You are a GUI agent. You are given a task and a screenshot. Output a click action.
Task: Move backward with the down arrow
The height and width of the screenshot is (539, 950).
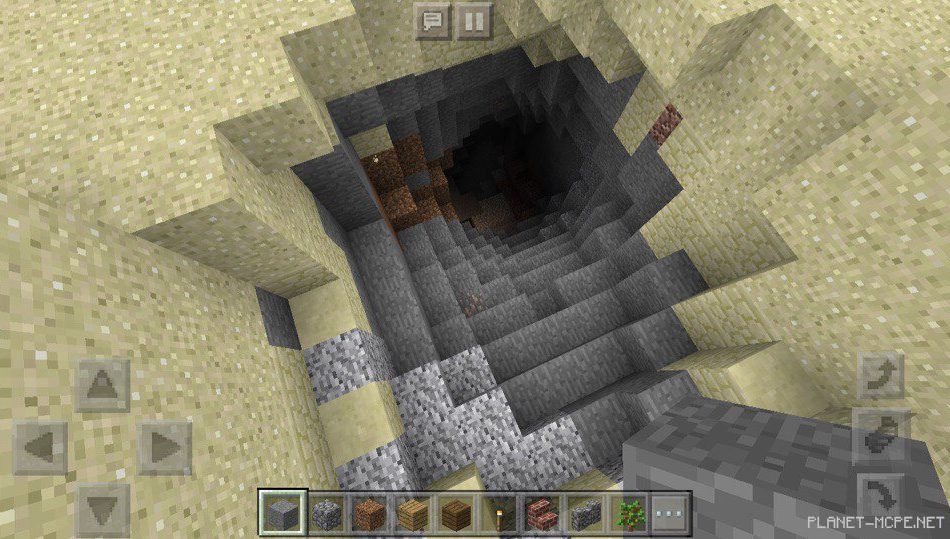tap(103, 508)
